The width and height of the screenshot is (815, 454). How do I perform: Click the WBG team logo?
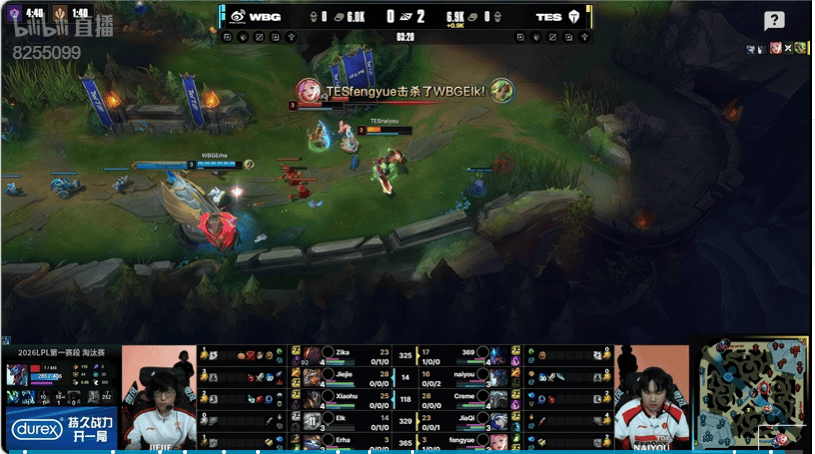(x=237, y=17)
